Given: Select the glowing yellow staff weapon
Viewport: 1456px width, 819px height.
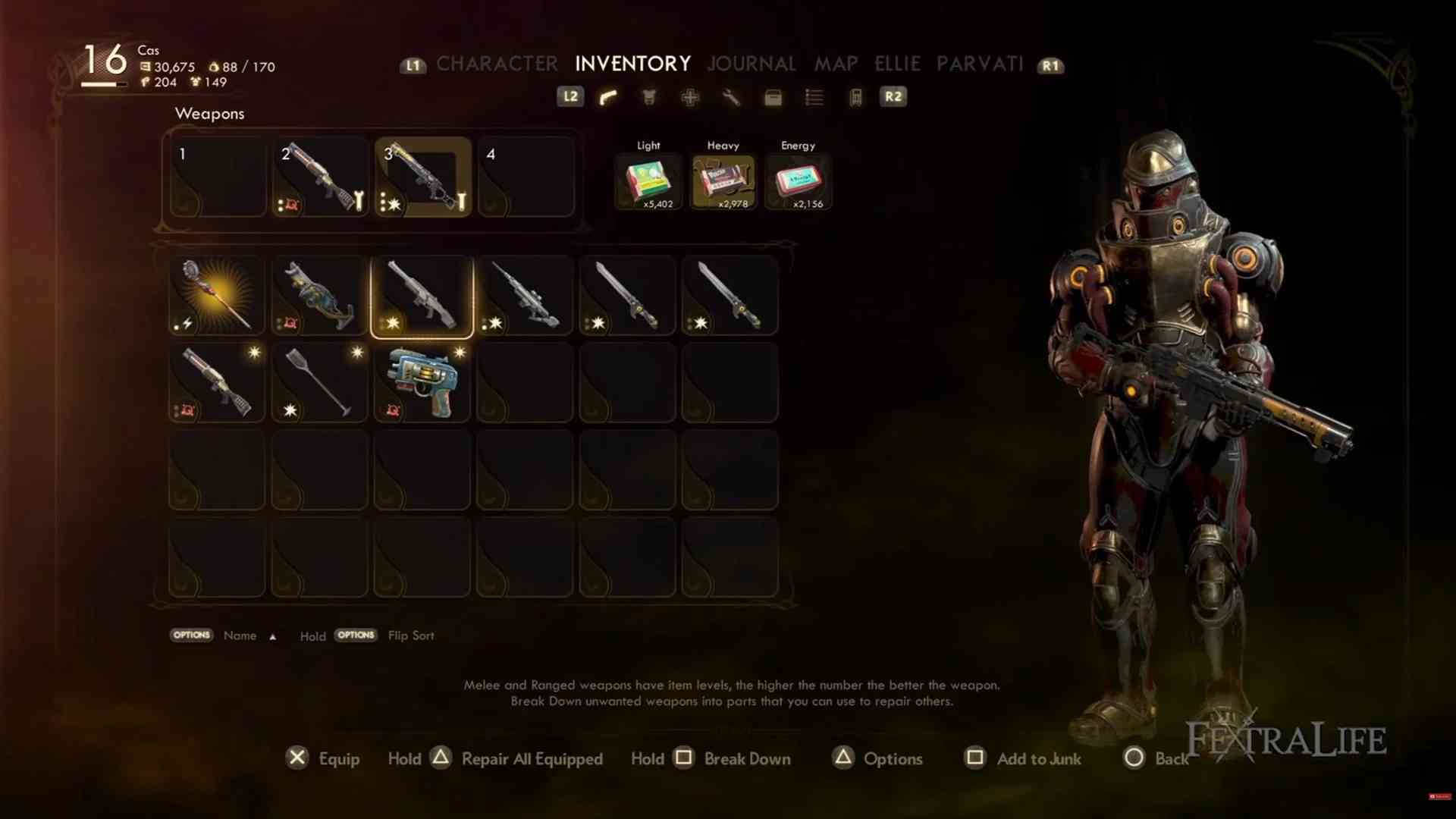Looking at the screenshot, I should coord(217,295).
